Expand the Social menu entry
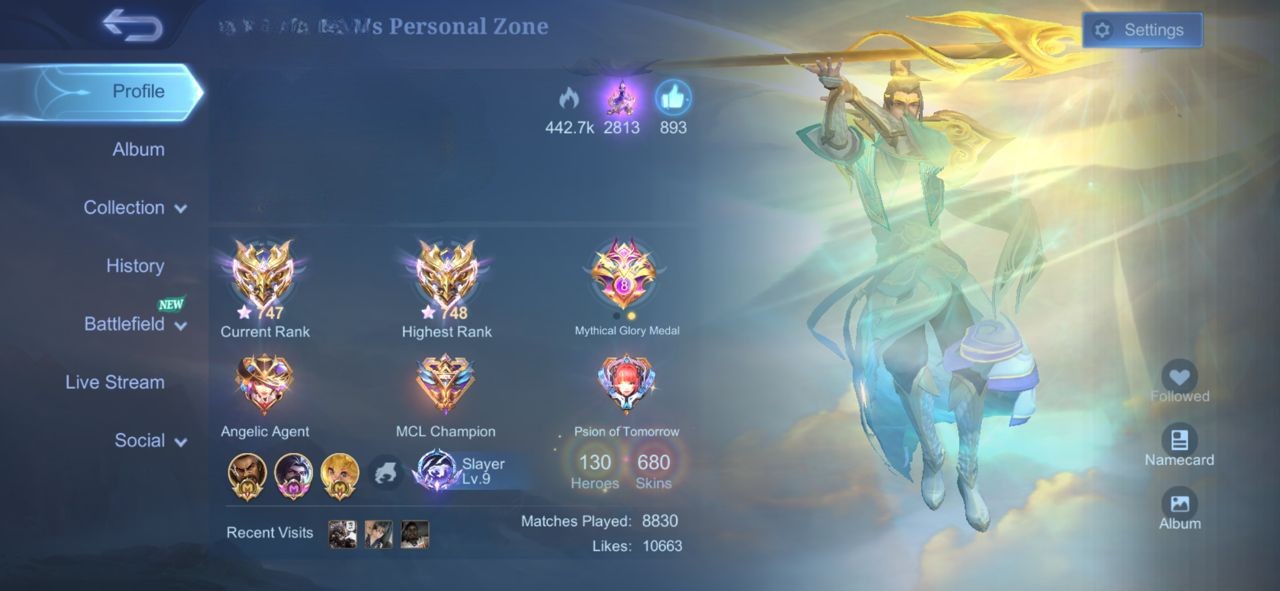1280x591 pixels. coord(150,440)
